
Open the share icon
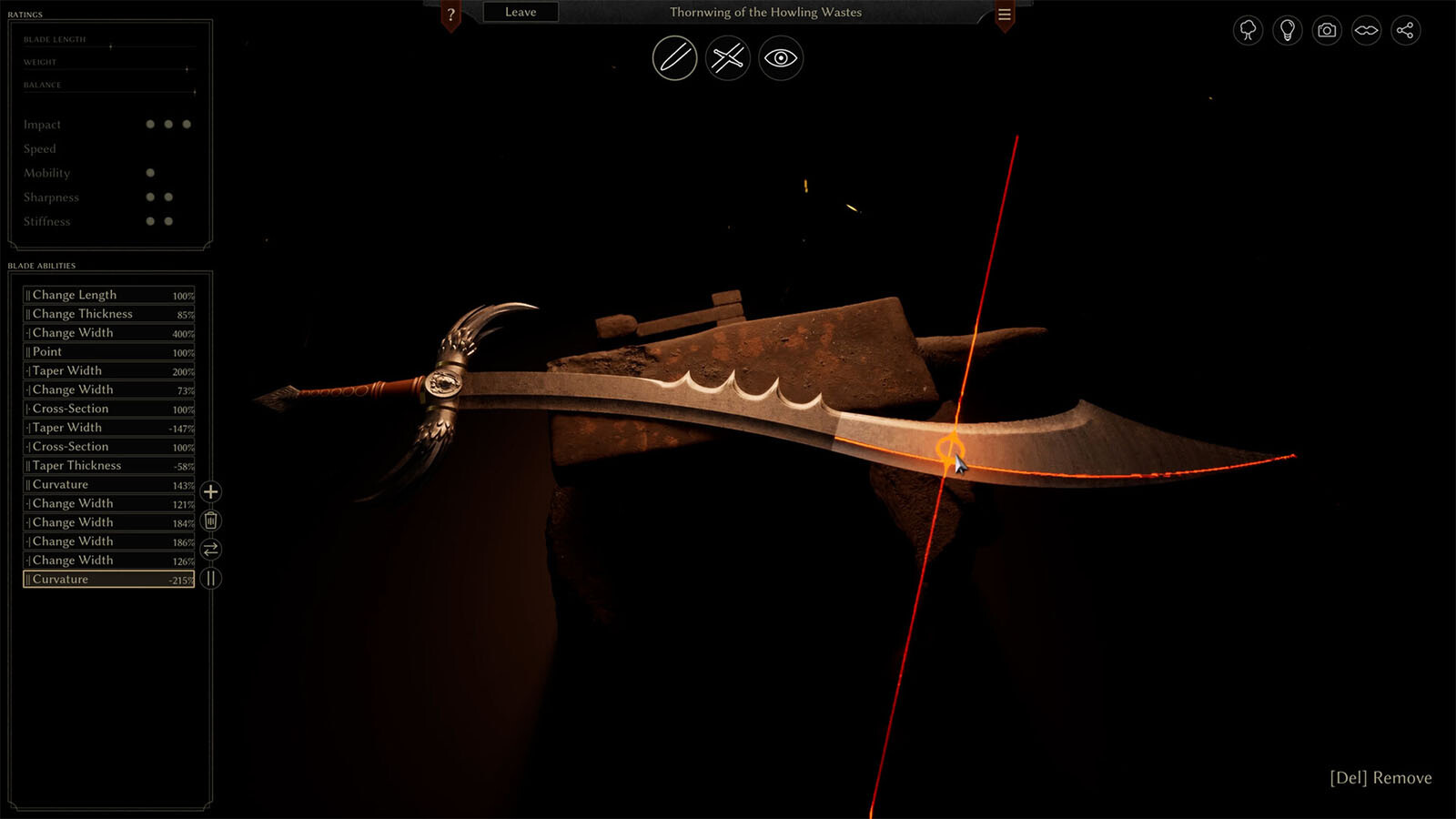pyautogui.click(x=1405, y=30)
